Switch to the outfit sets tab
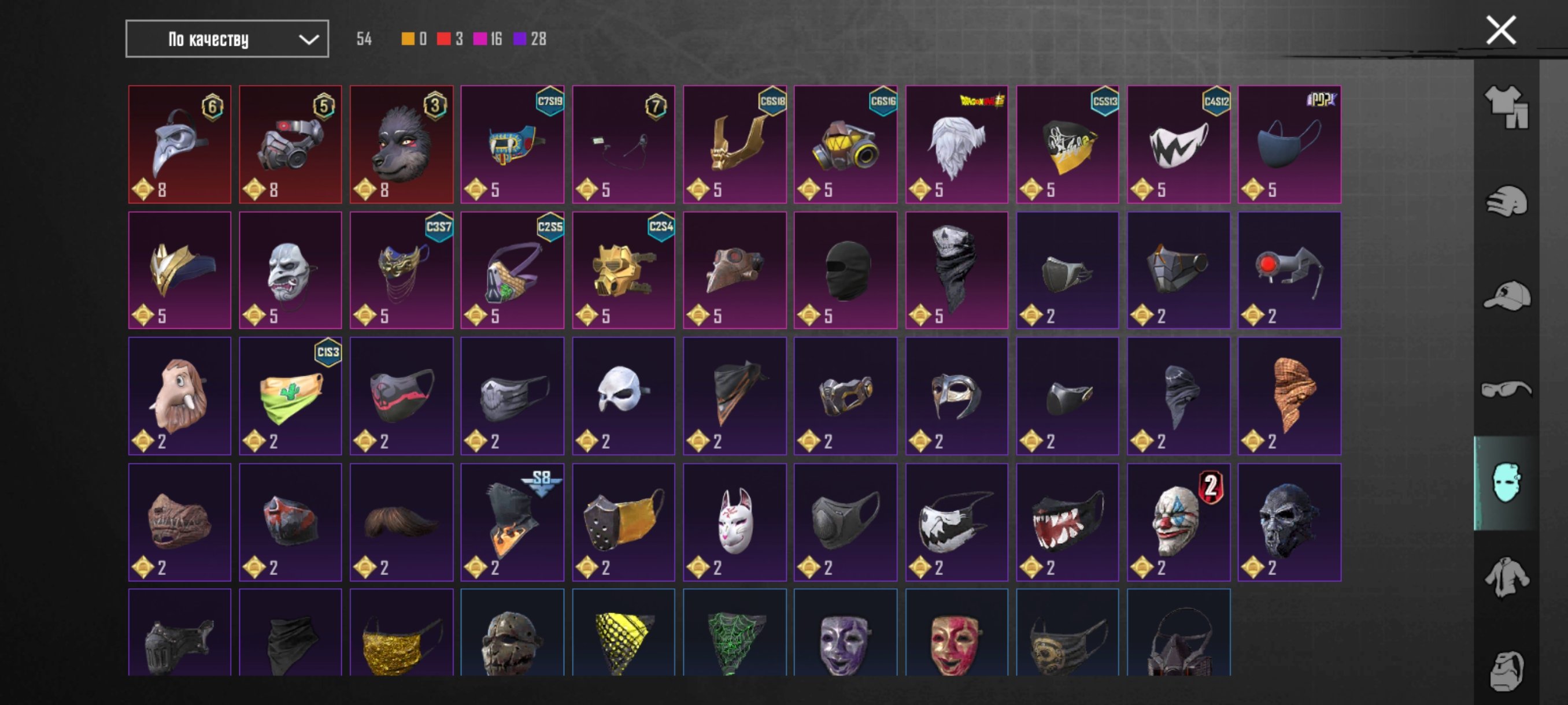This screenshot has height=705, width=1568. 1506,107
